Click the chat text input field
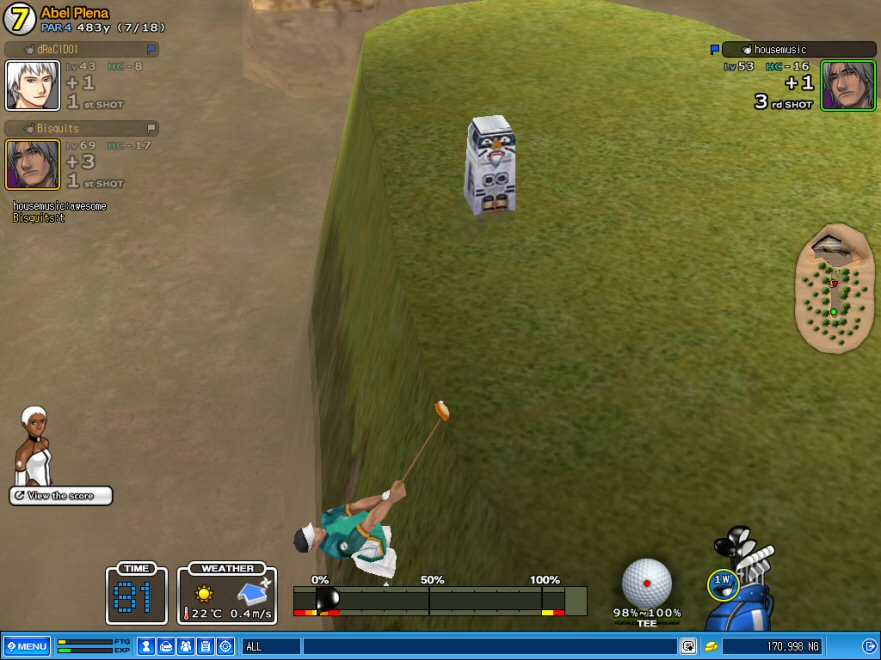881x660 pixels. [488, 647]
